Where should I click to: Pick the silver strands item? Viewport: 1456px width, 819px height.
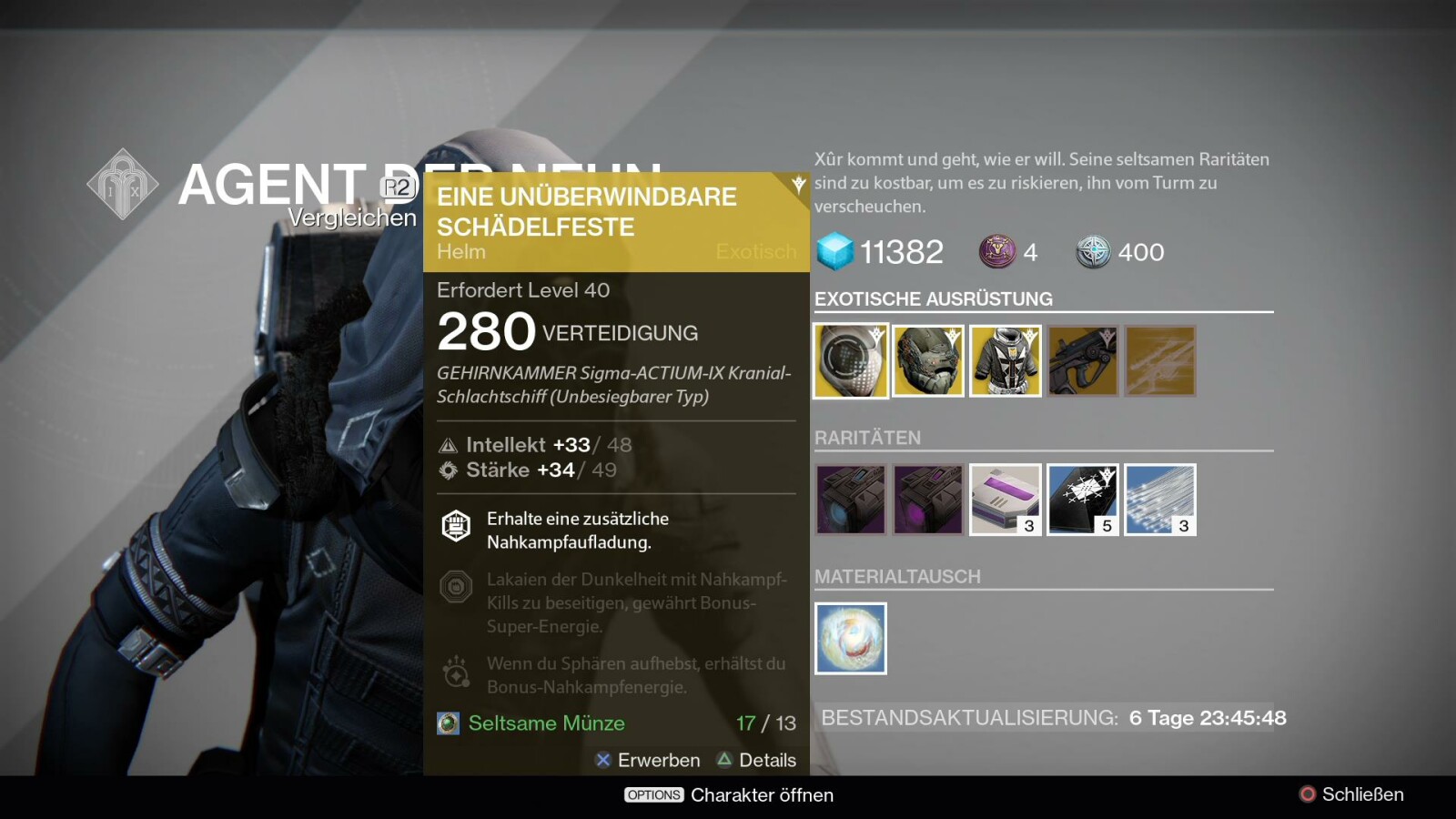point(1159,500)
